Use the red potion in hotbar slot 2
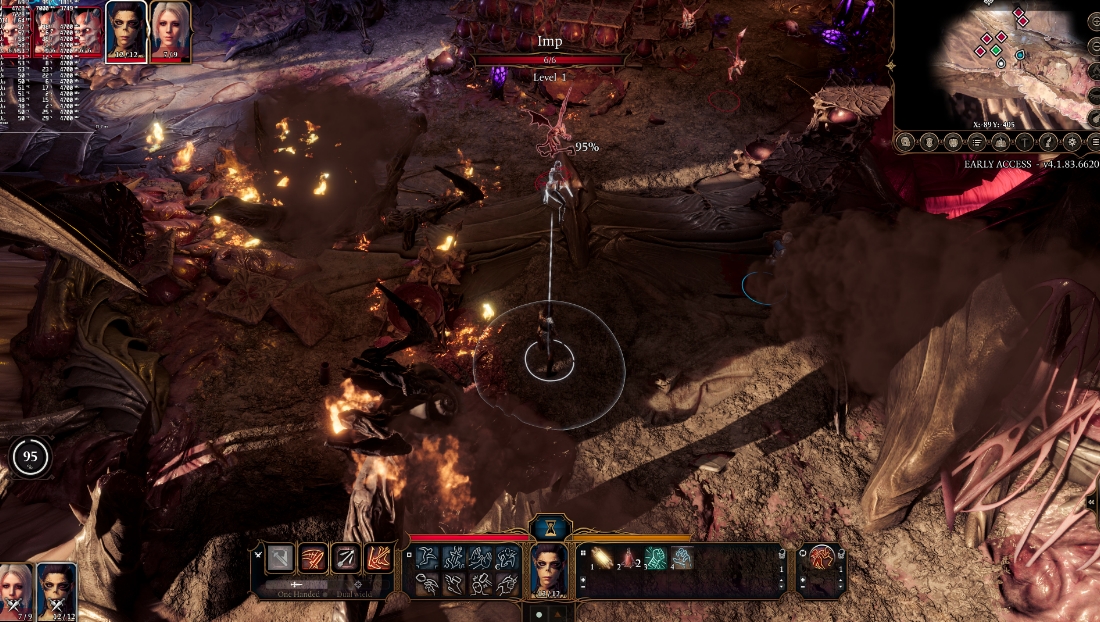 coord(629,559)
